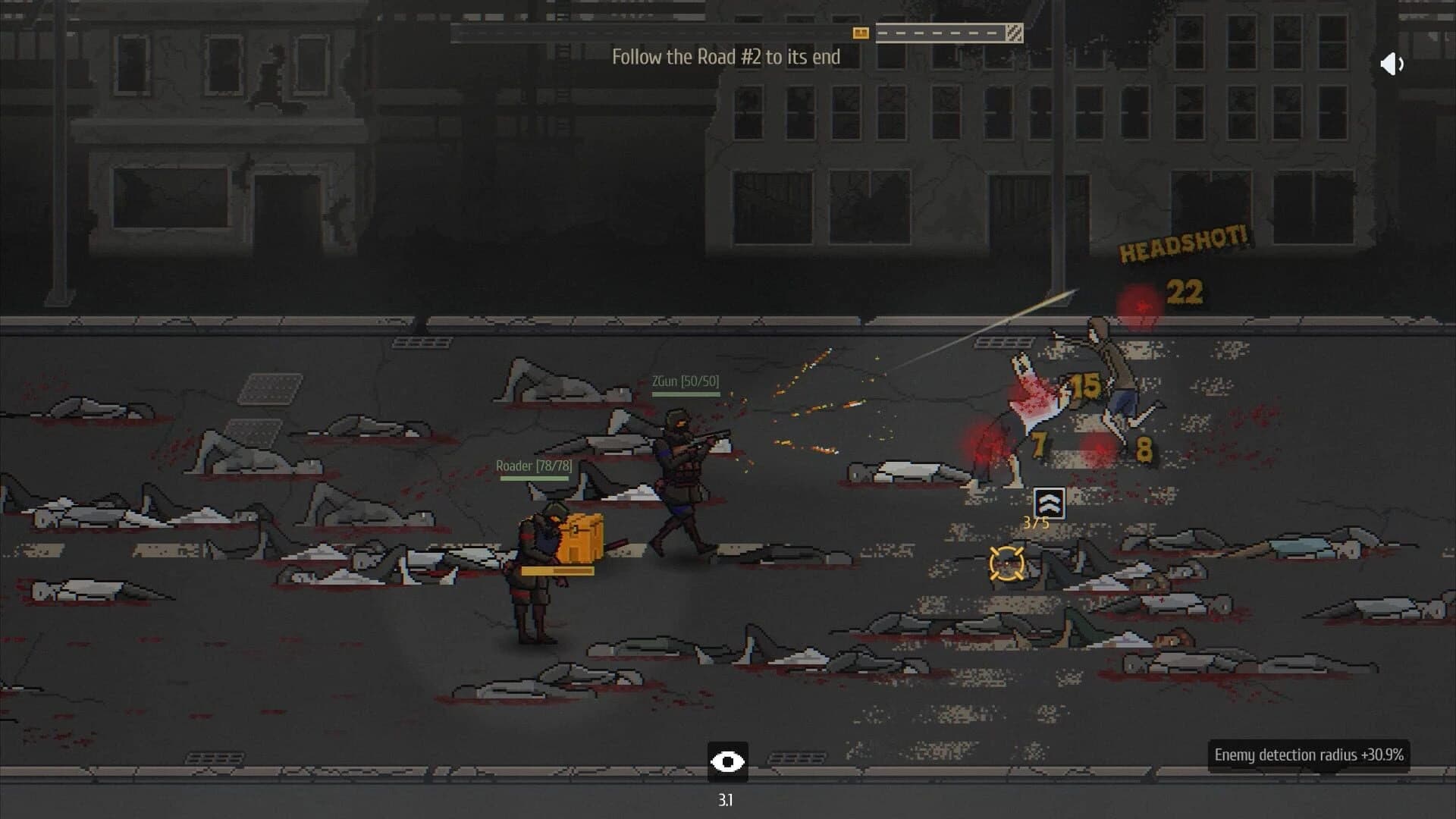Select the shotgun-wielding ZGun soldier sprite

pyautogui.click(x=682, y=470)
